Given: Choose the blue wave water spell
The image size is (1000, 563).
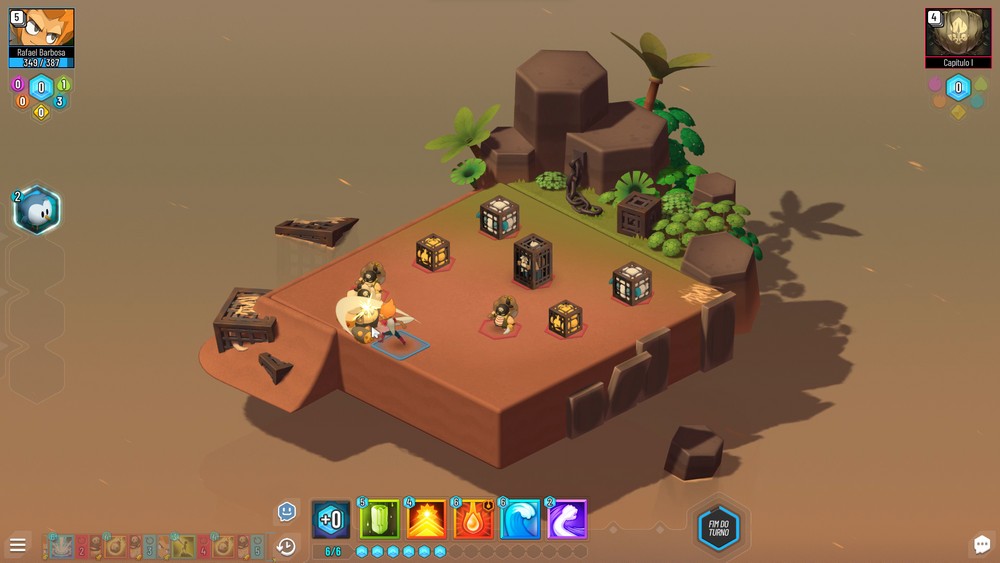Looking at the screenshot, I should click(x=520, y=520).
